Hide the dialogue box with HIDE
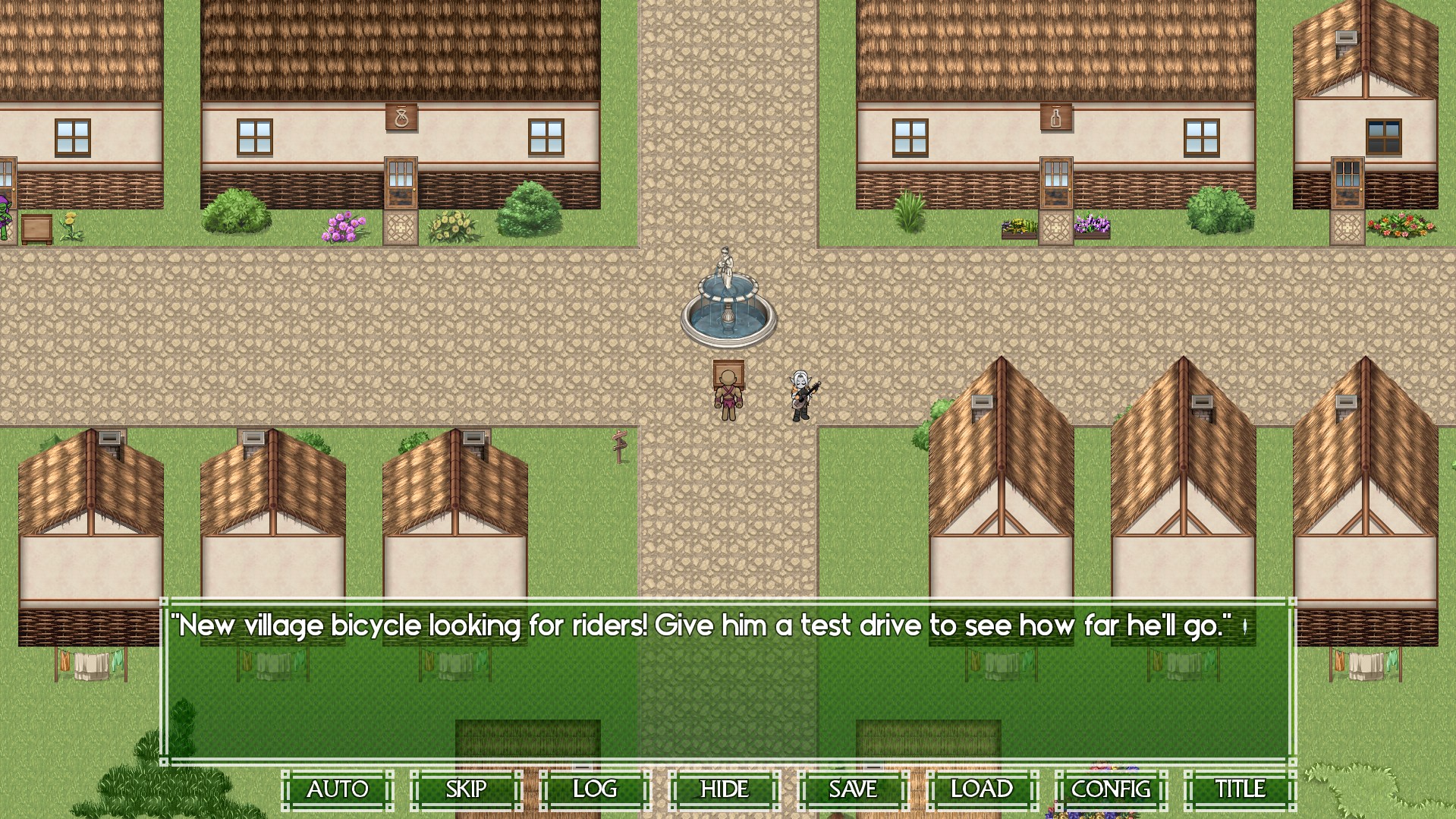The width and height of the screenshot is (1456, 819). pyautogui.click(x=725, y=790)
